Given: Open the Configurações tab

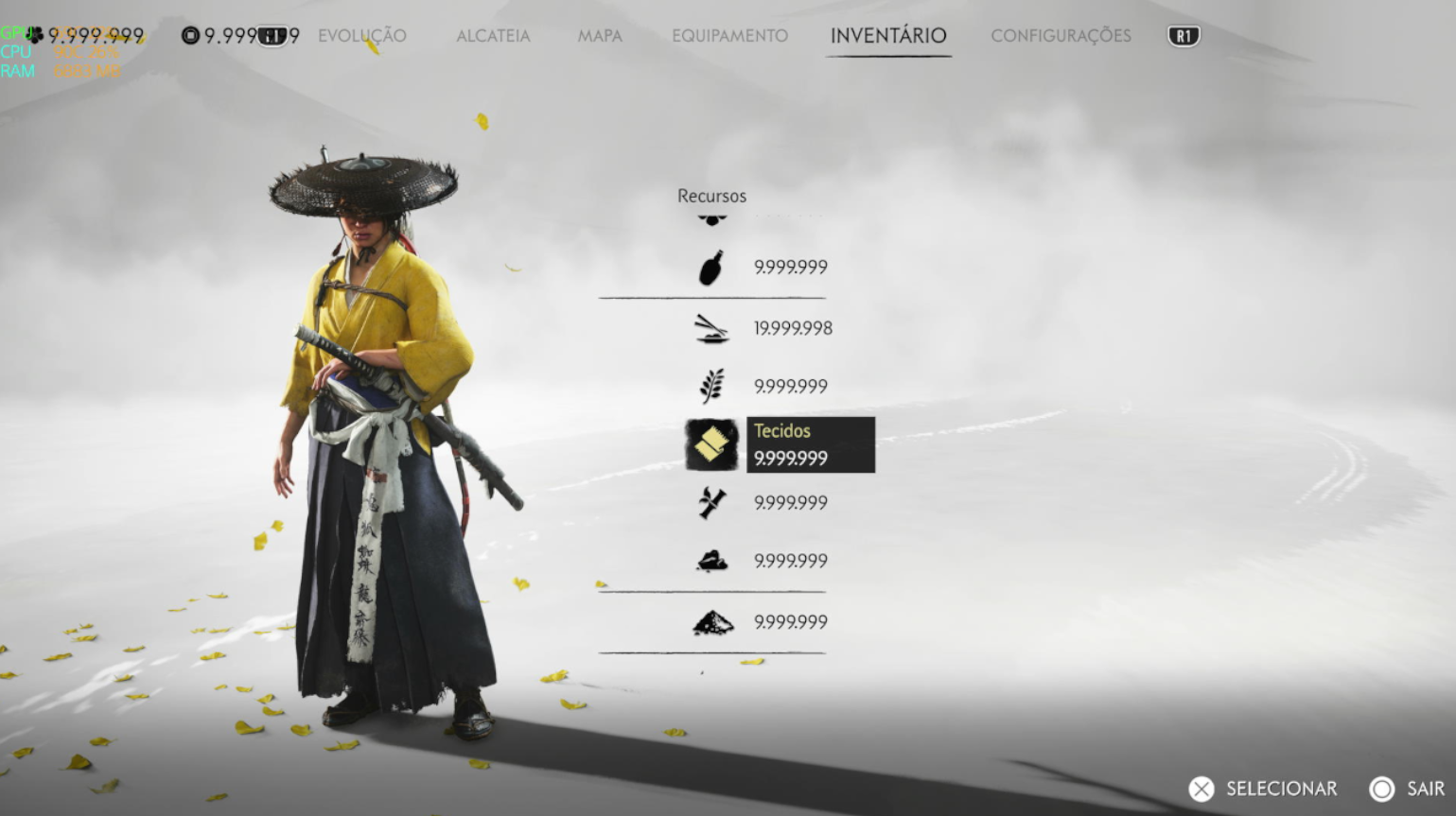Looking at the screenshot, I should (x=1061, y=36).
